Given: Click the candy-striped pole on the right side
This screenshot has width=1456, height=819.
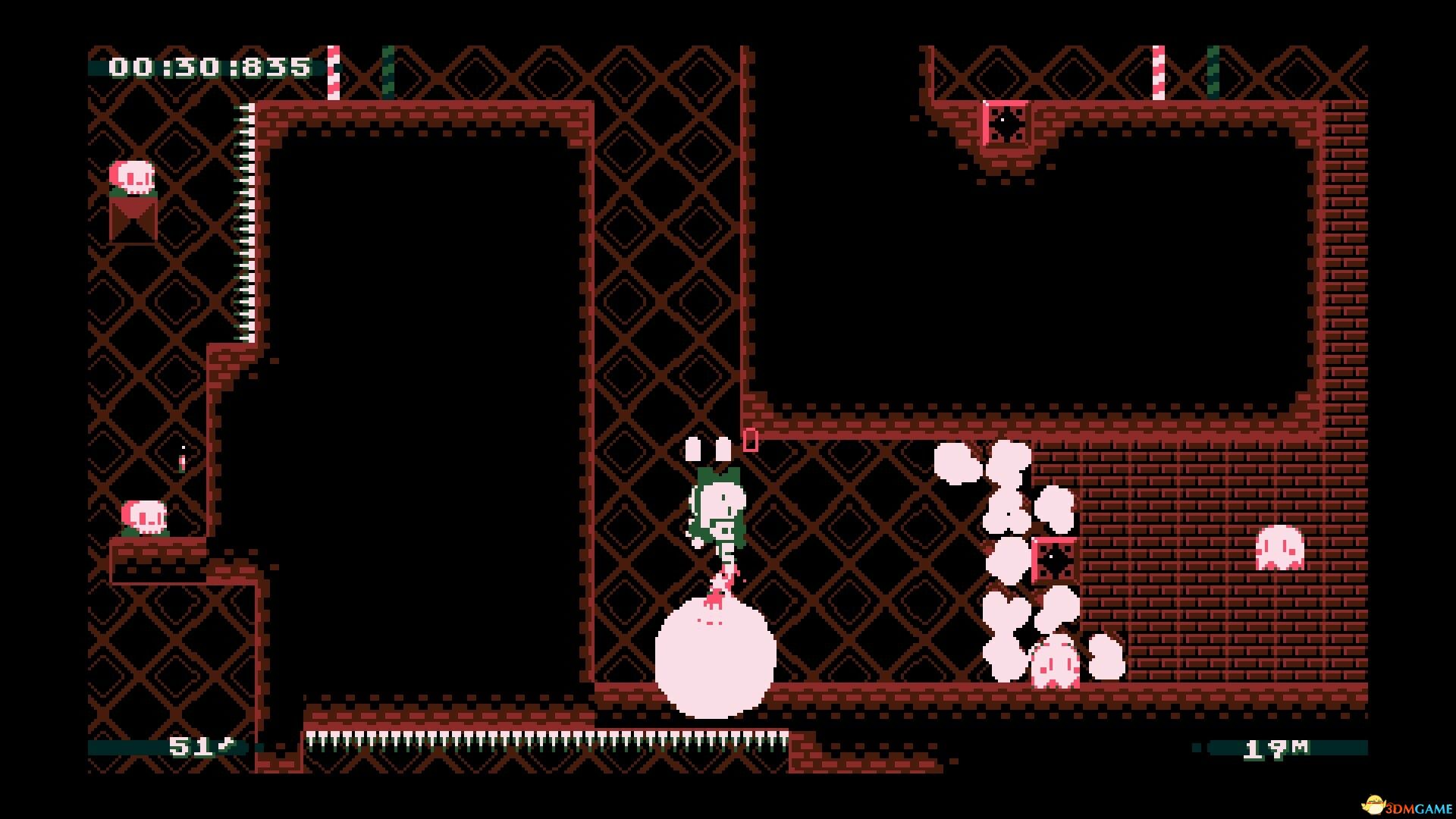Looking at the screenshot, I should pyautogui.click(x=1158, y=72).
